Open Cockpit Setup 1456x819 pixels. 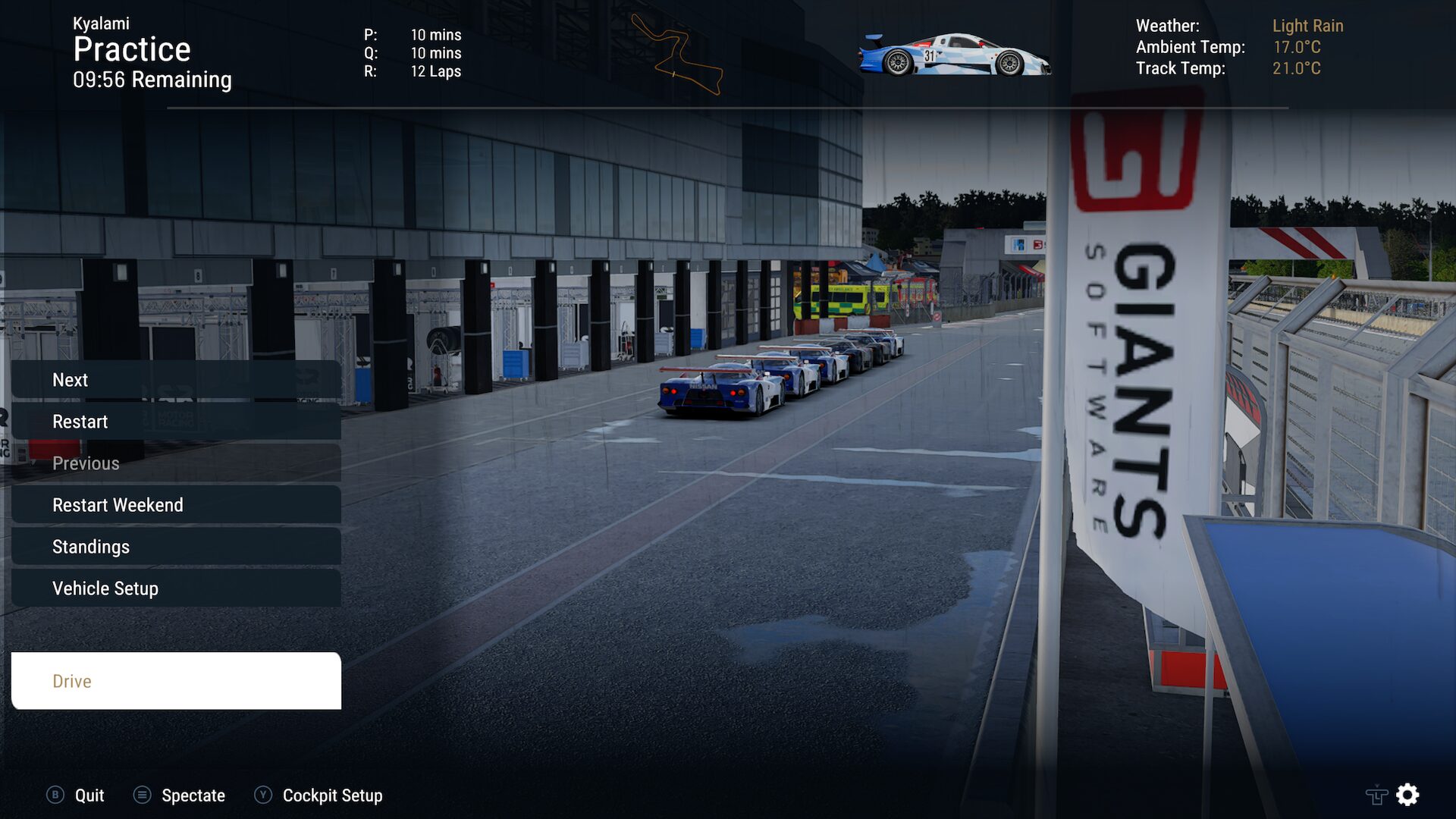tap(318, 795)
